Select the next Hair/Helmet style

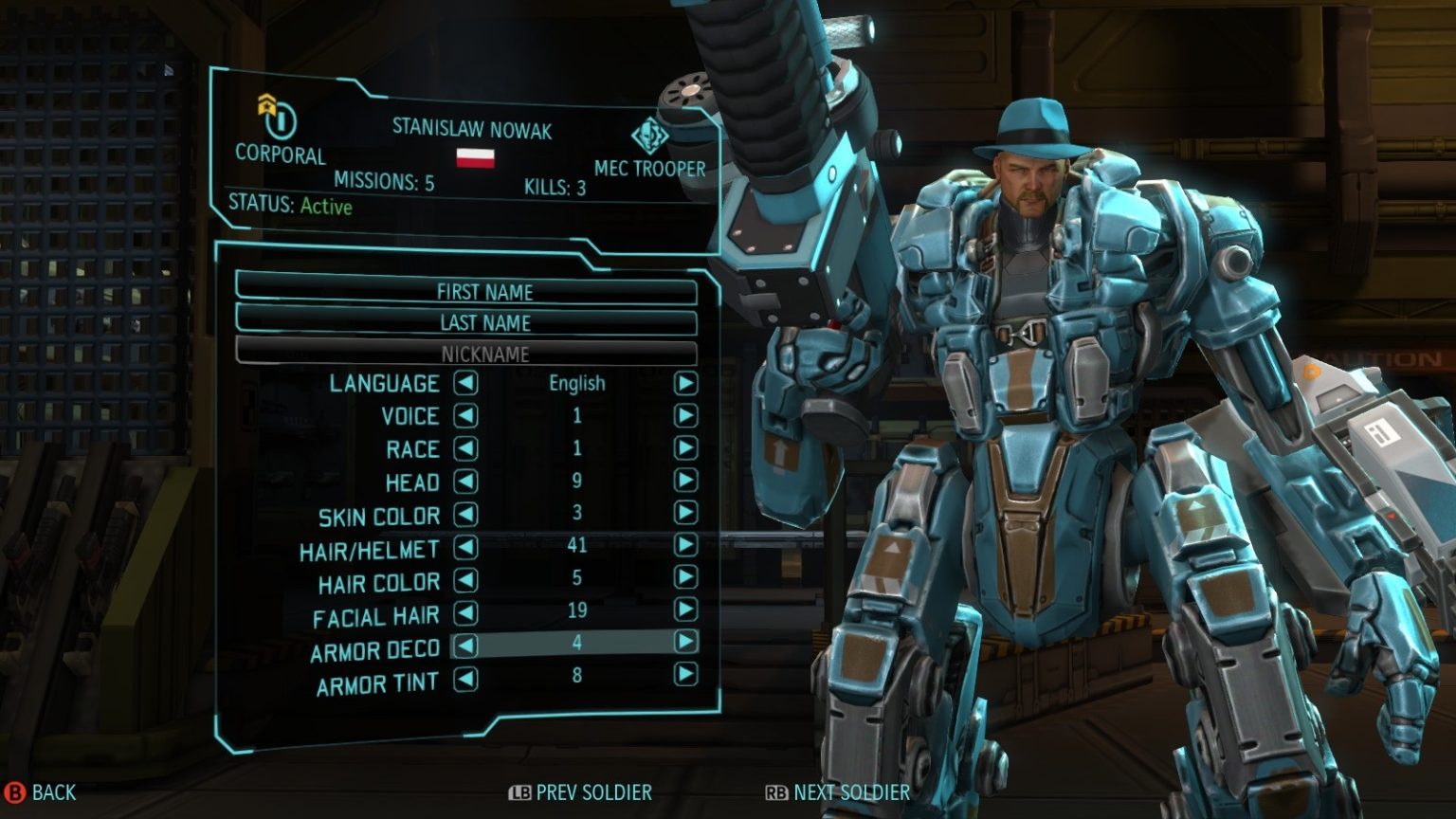coord(685,545)
